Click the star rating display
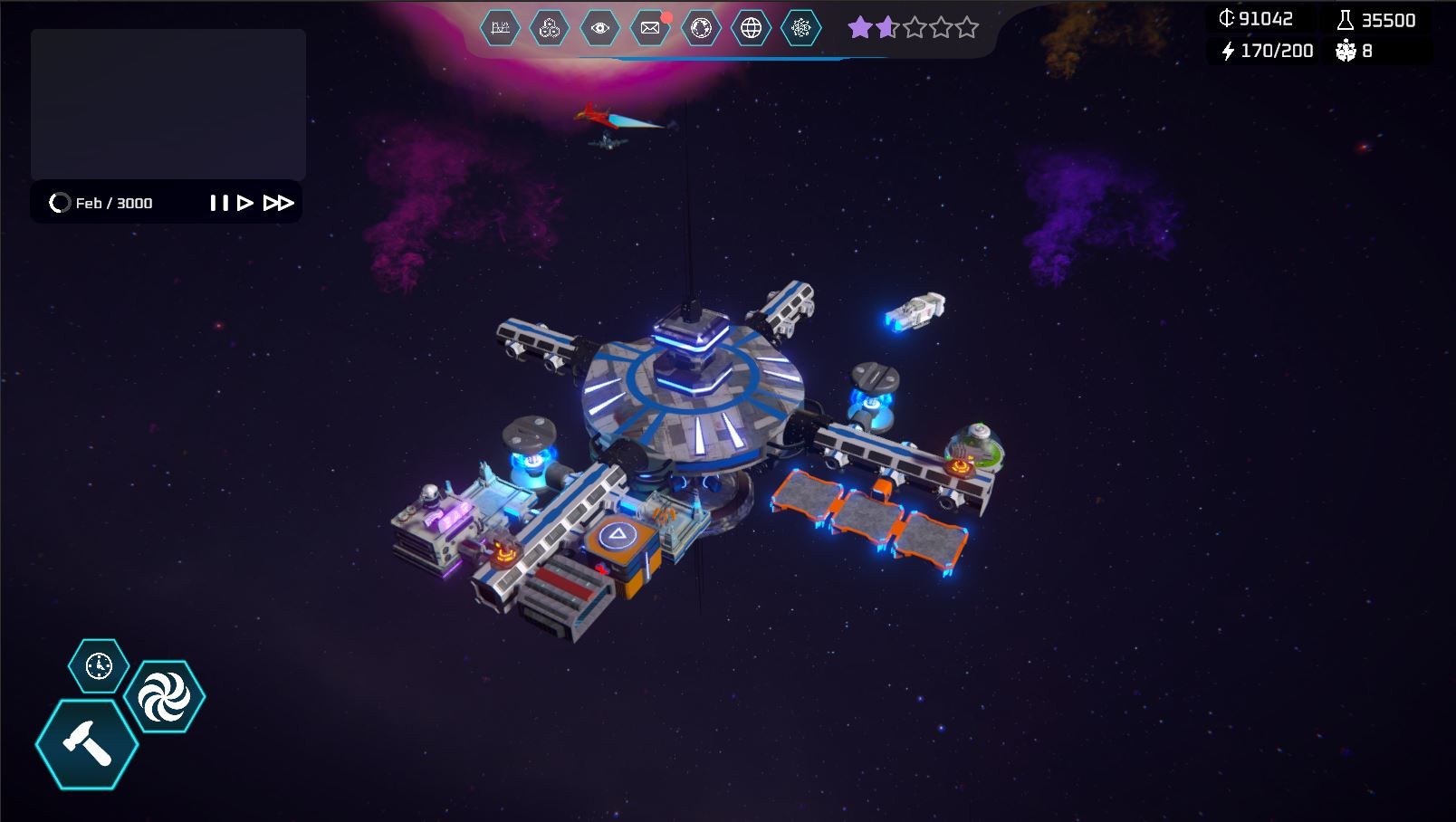The image size is (1456, 822). click(x=913, y=28)
